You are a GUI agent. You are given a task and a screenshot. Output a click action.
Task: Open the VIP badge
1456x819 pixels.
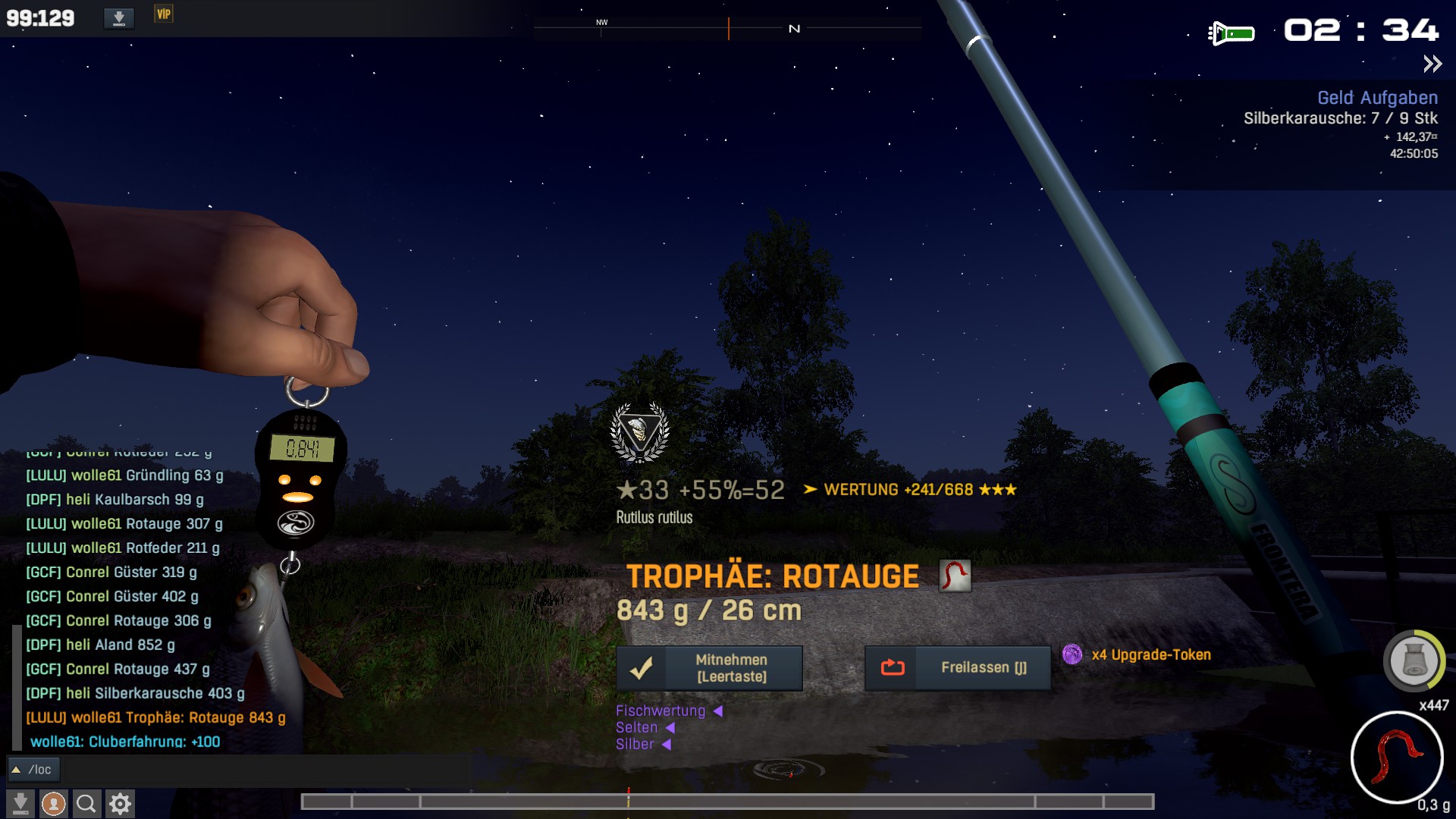pos(164,14)
